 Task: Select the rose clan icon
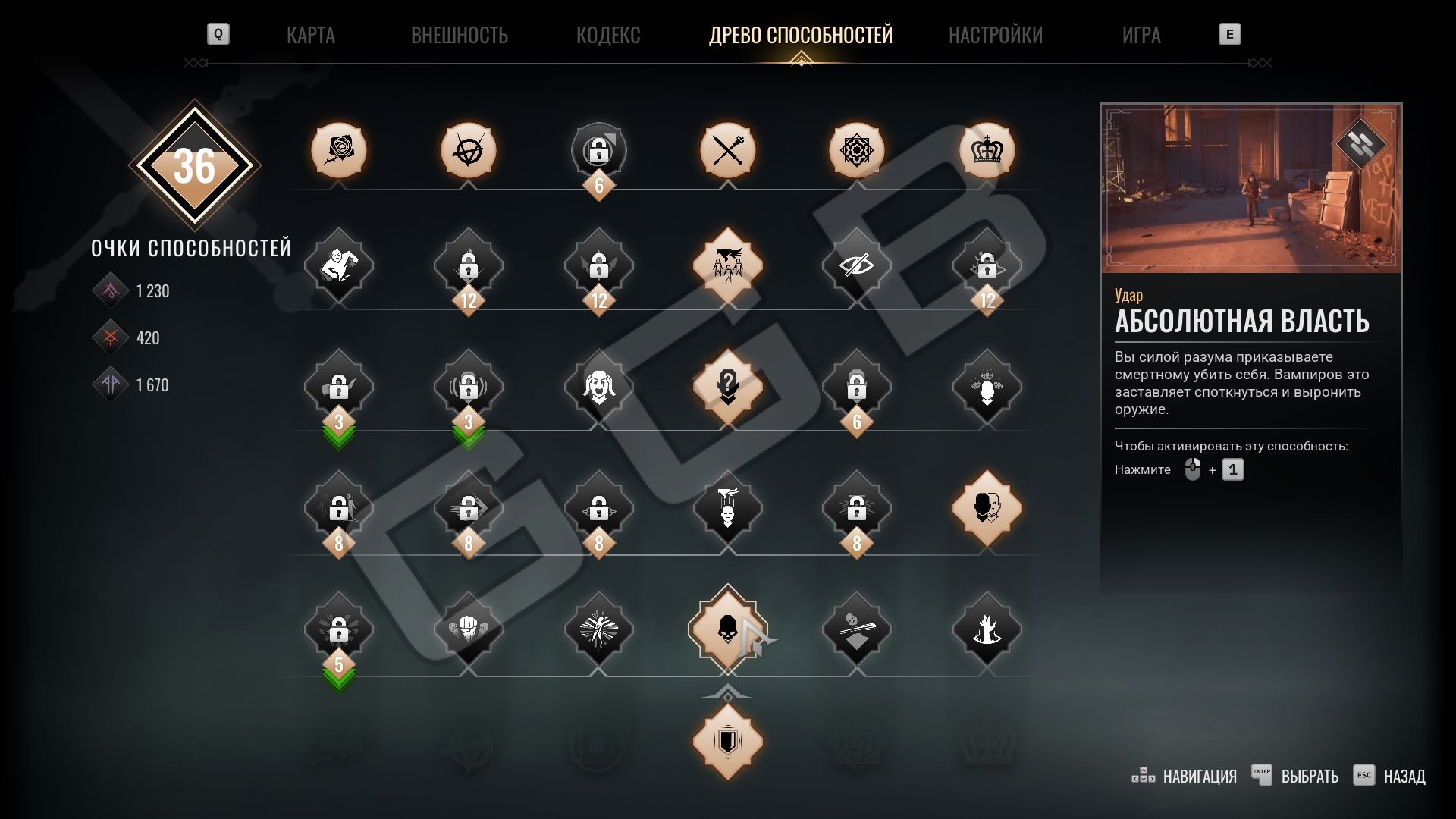338,150
